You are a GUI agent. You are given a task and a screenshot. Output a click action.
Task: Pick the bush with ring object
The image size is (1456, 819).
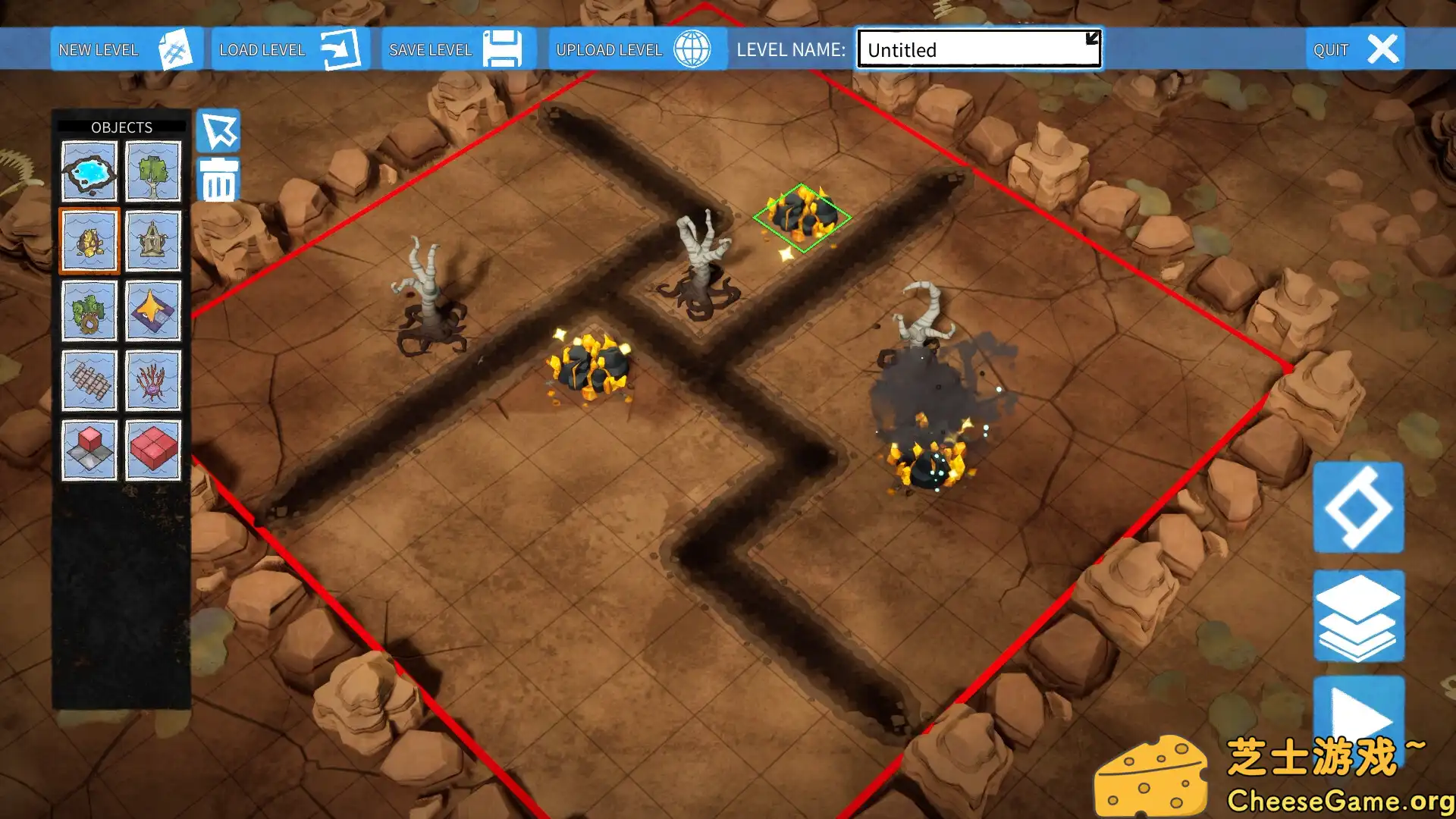tap(89, 310)
